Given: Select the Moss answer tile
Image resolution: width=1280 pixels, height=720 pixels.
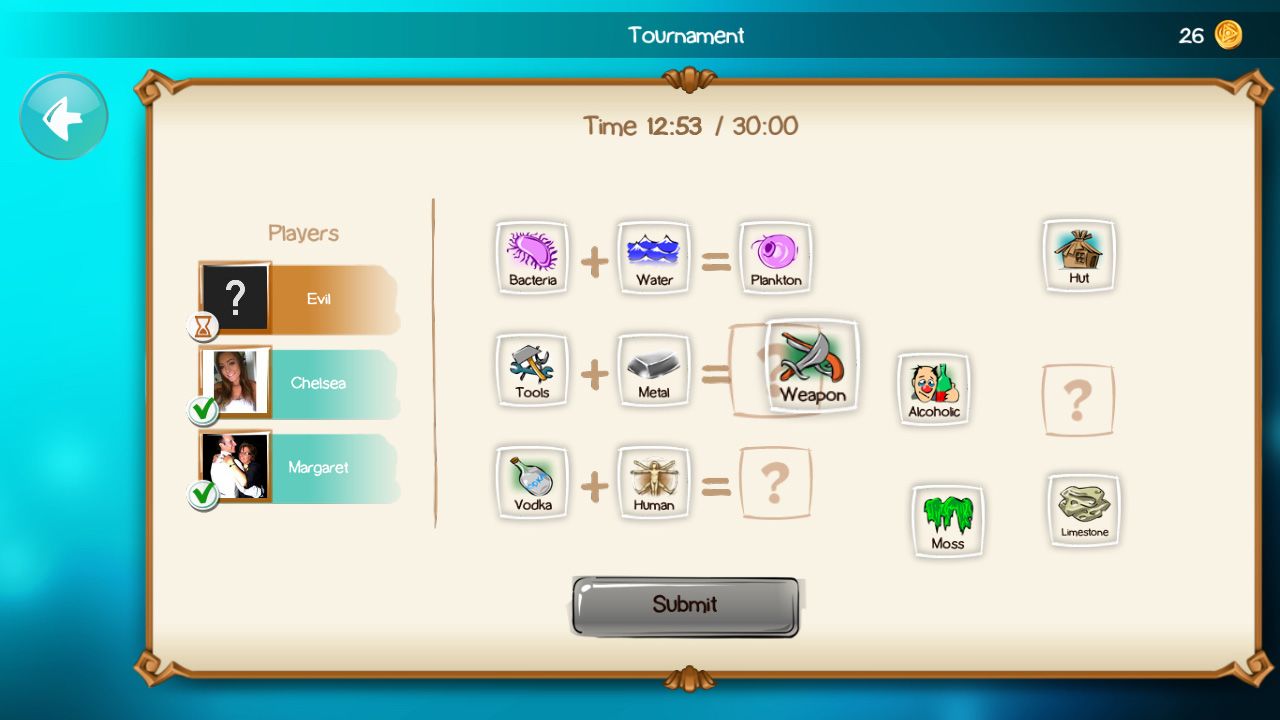Looking at the screenshot, I should click(x=947, y=520).
